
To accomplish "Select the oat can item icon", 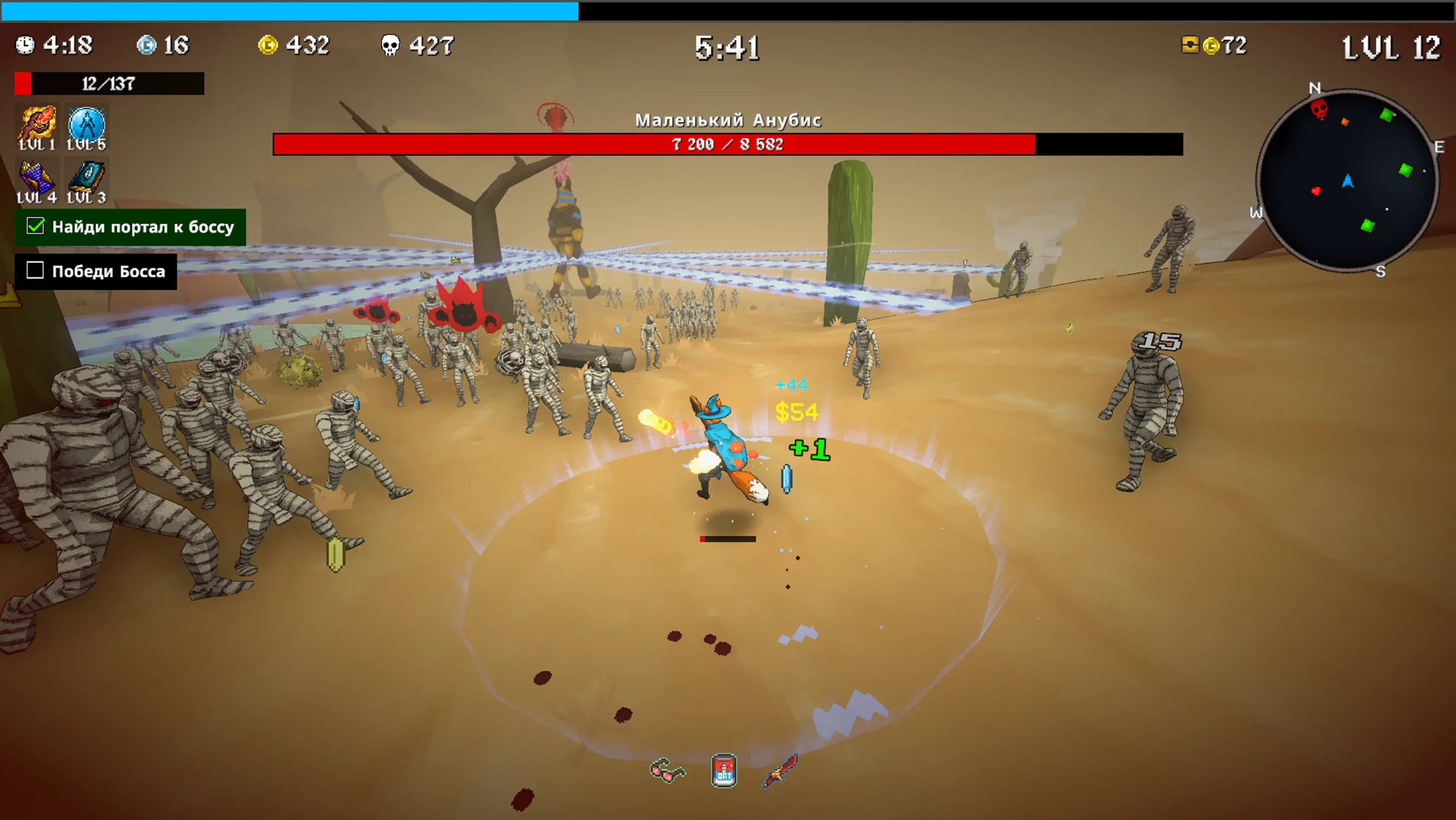I will pos(724,771).
